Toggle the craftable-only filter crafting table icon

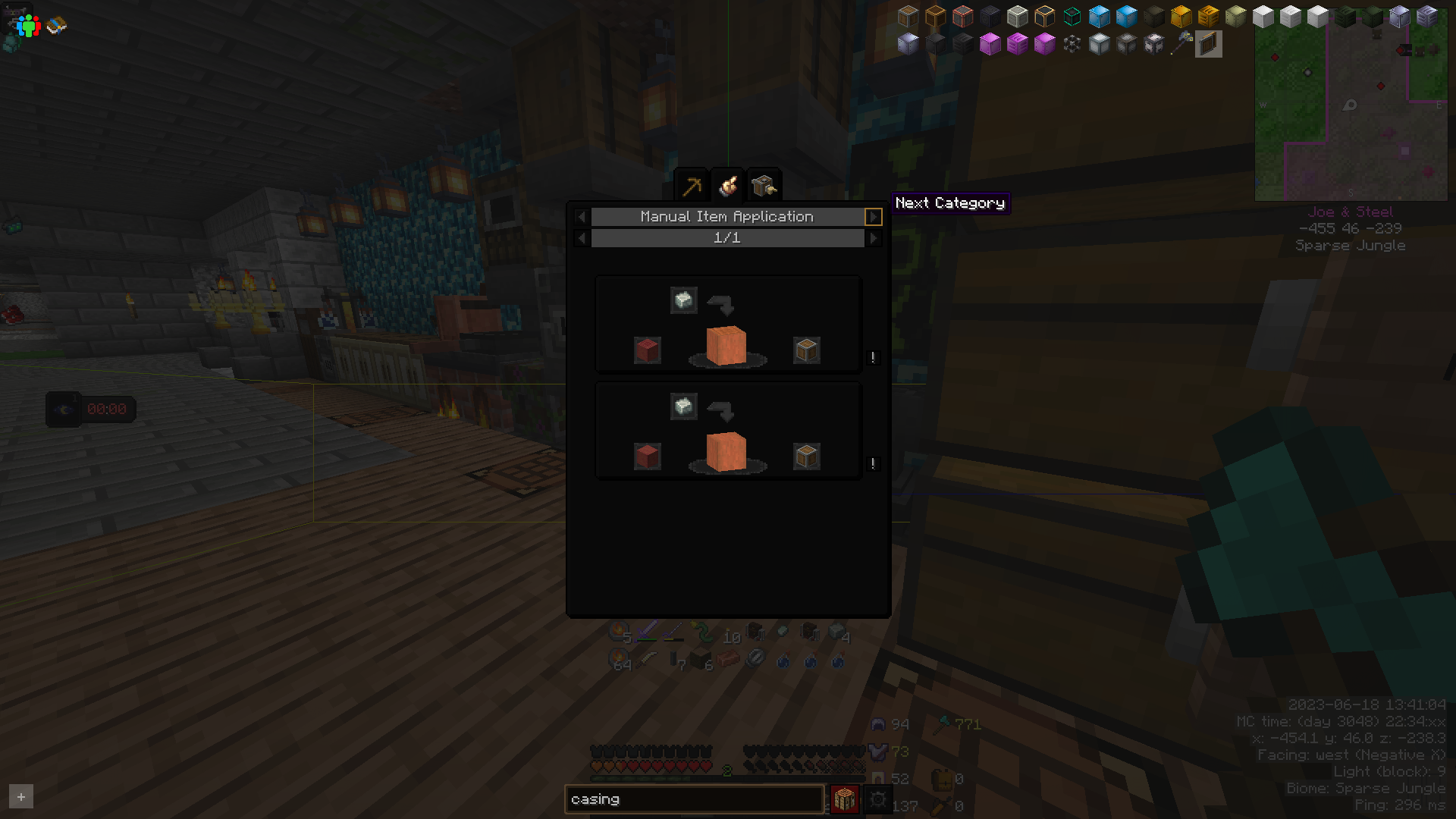[x=844, y=799]
